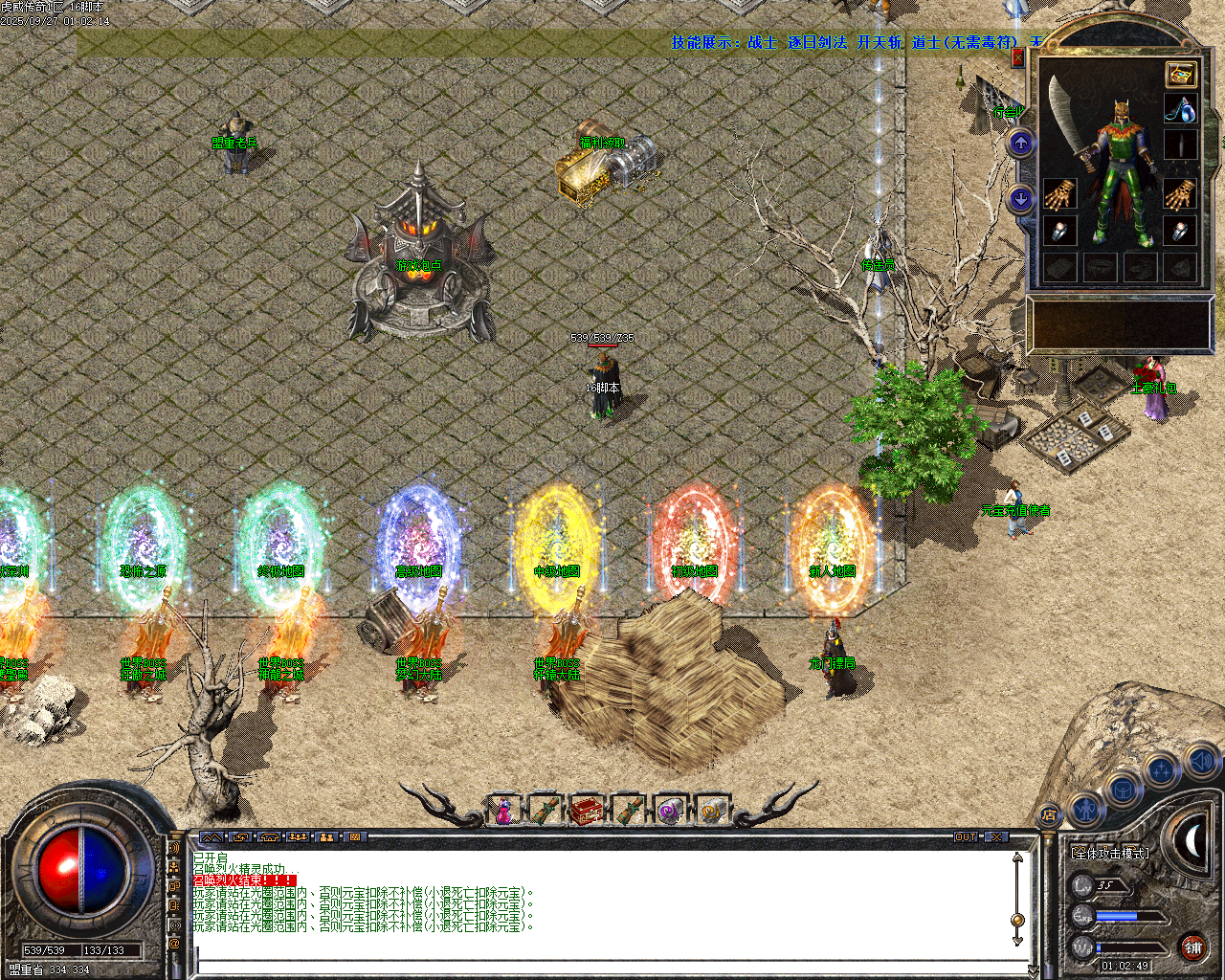The height and width of the screenshot is (980, 1225).
Task: Open the red chest in quick slot 3
Action: [588, 809]
